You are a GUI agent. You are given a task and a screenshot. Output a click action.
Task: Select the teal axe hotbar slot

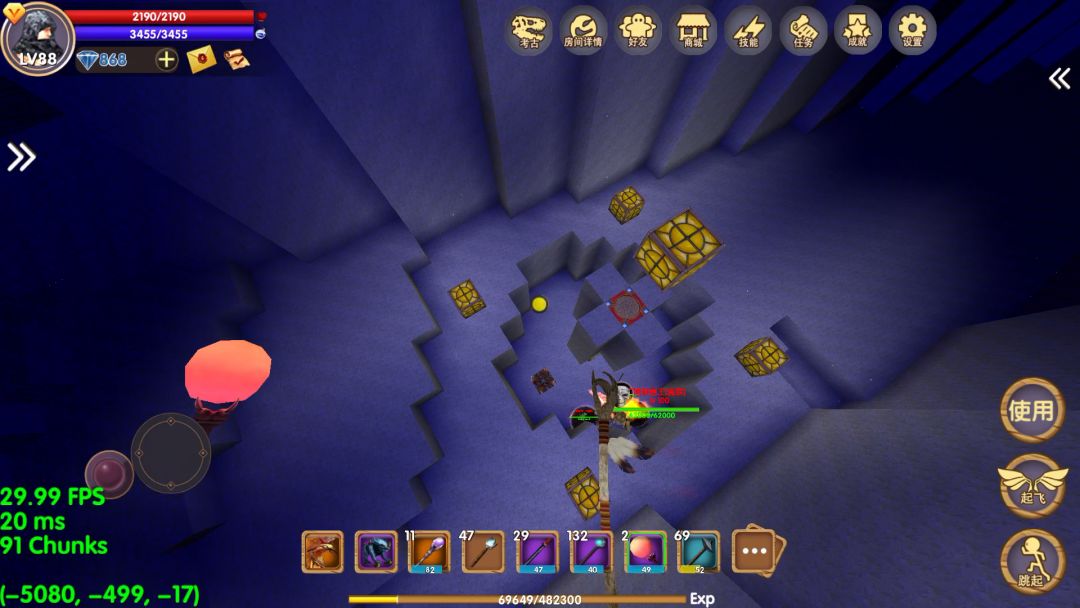(x=698, y=552)
